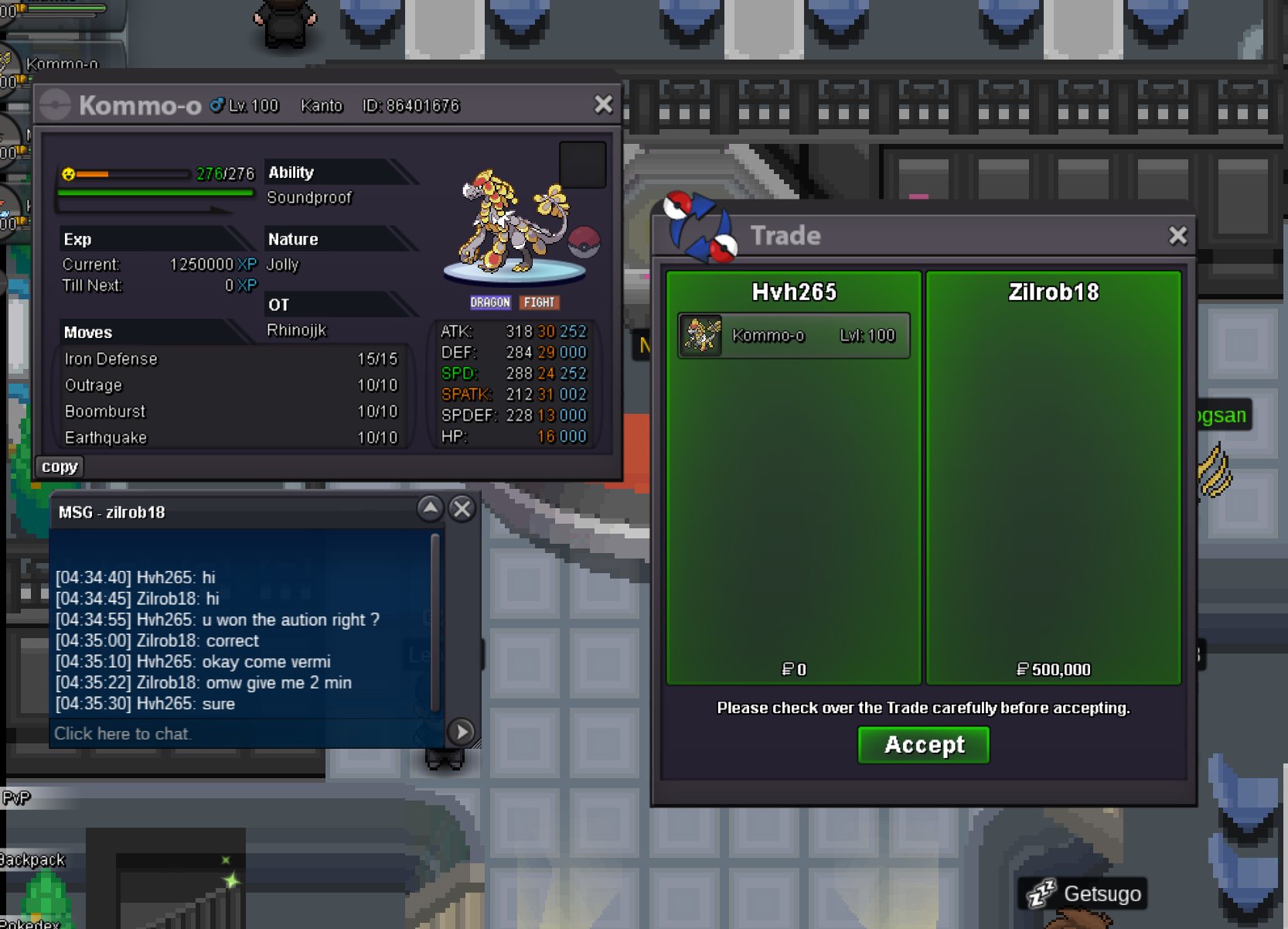Click the Poké Ball icon beside Kommo-o

[584, 242]
